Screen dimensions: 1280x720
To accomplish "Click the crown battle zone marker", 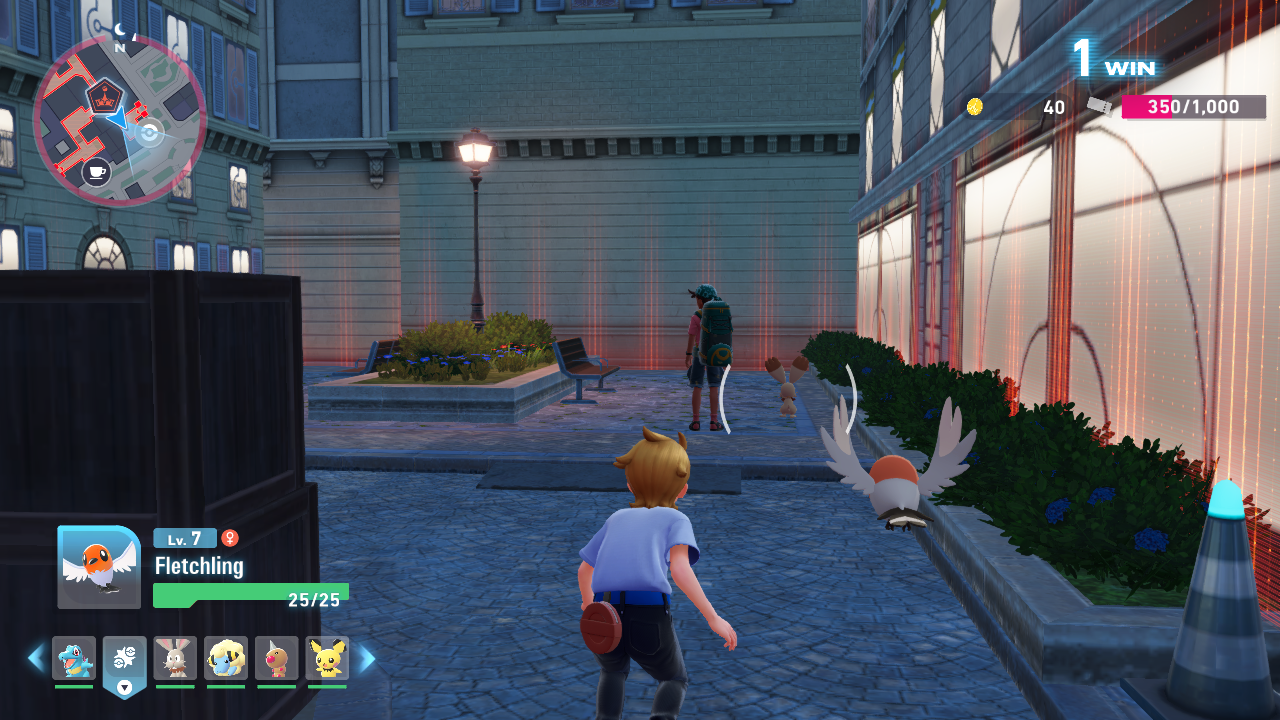I will [103, 97].
